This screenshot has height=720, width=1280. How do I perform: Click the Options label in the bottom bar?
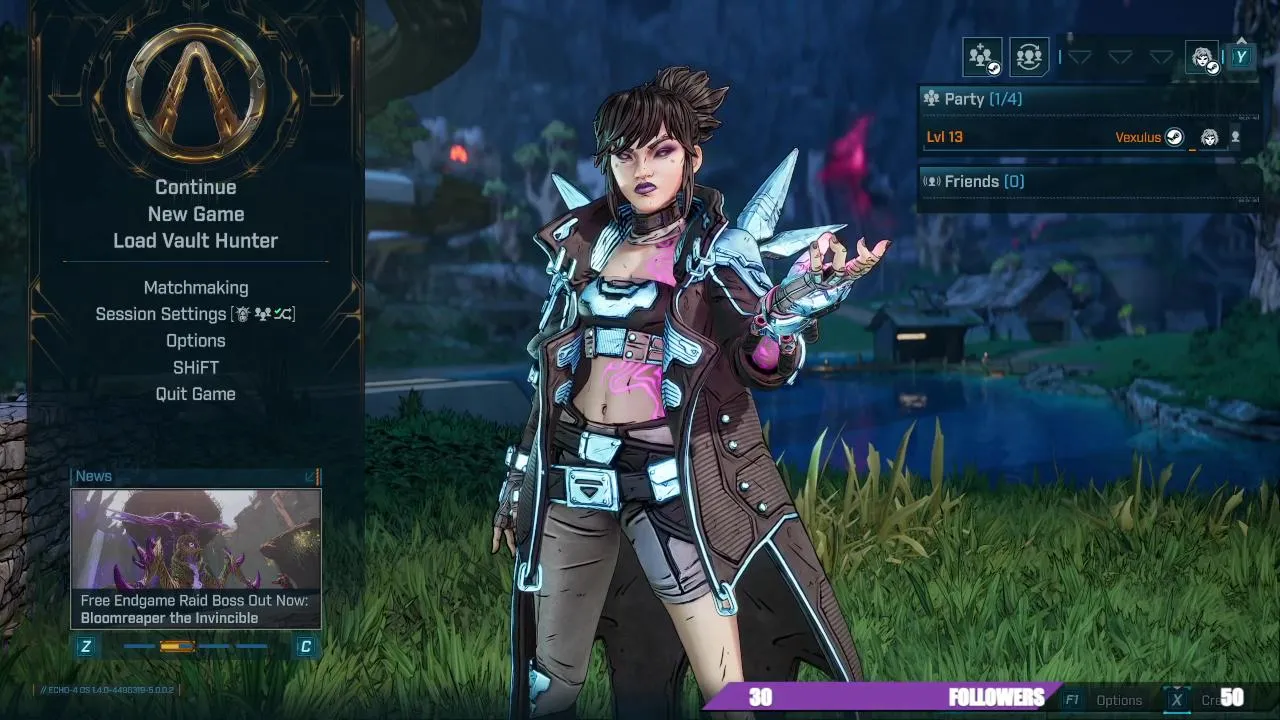point(1119,700)
